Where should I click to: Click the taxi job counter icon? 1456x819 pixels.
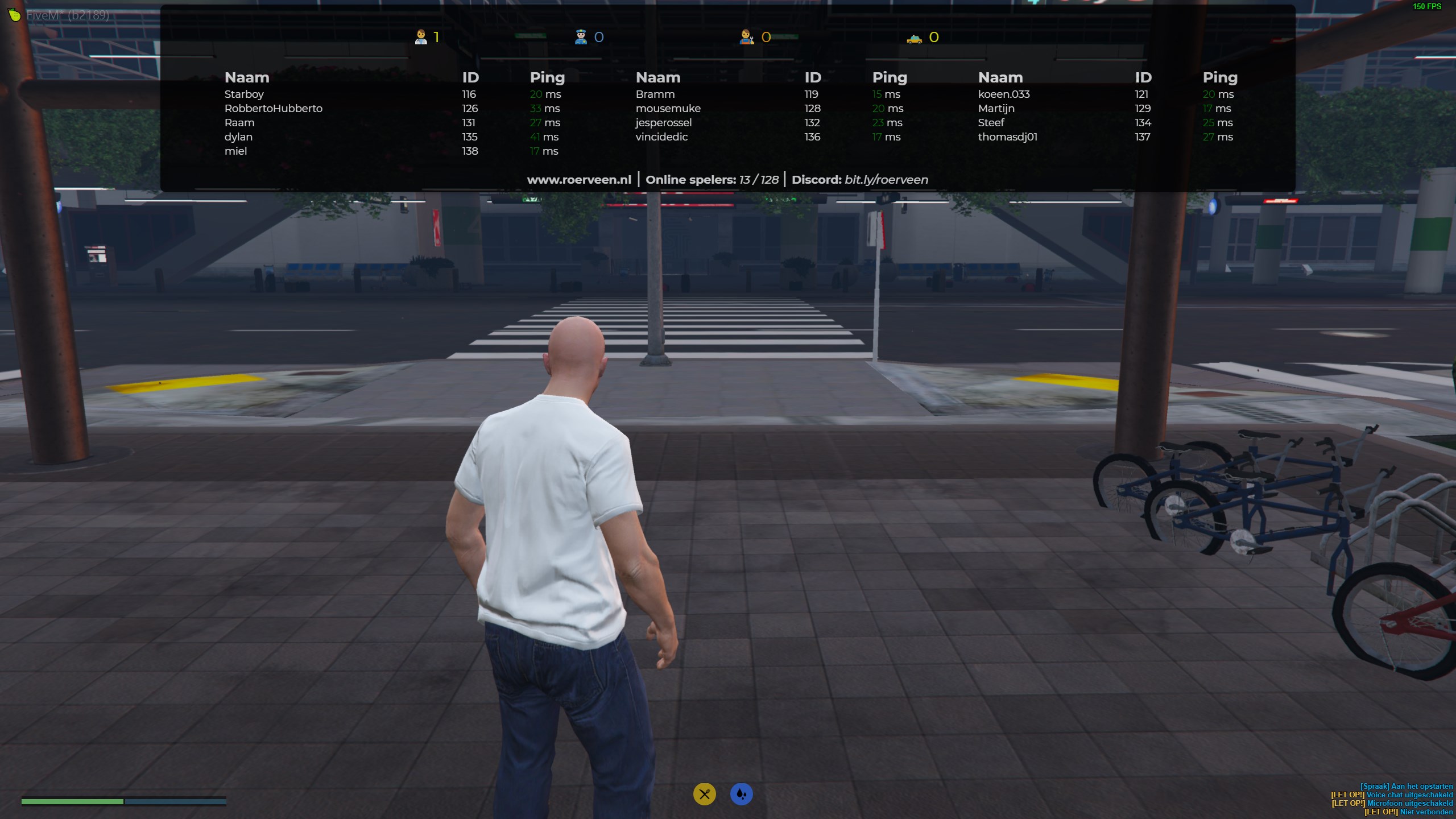click(x=914, y=38)
